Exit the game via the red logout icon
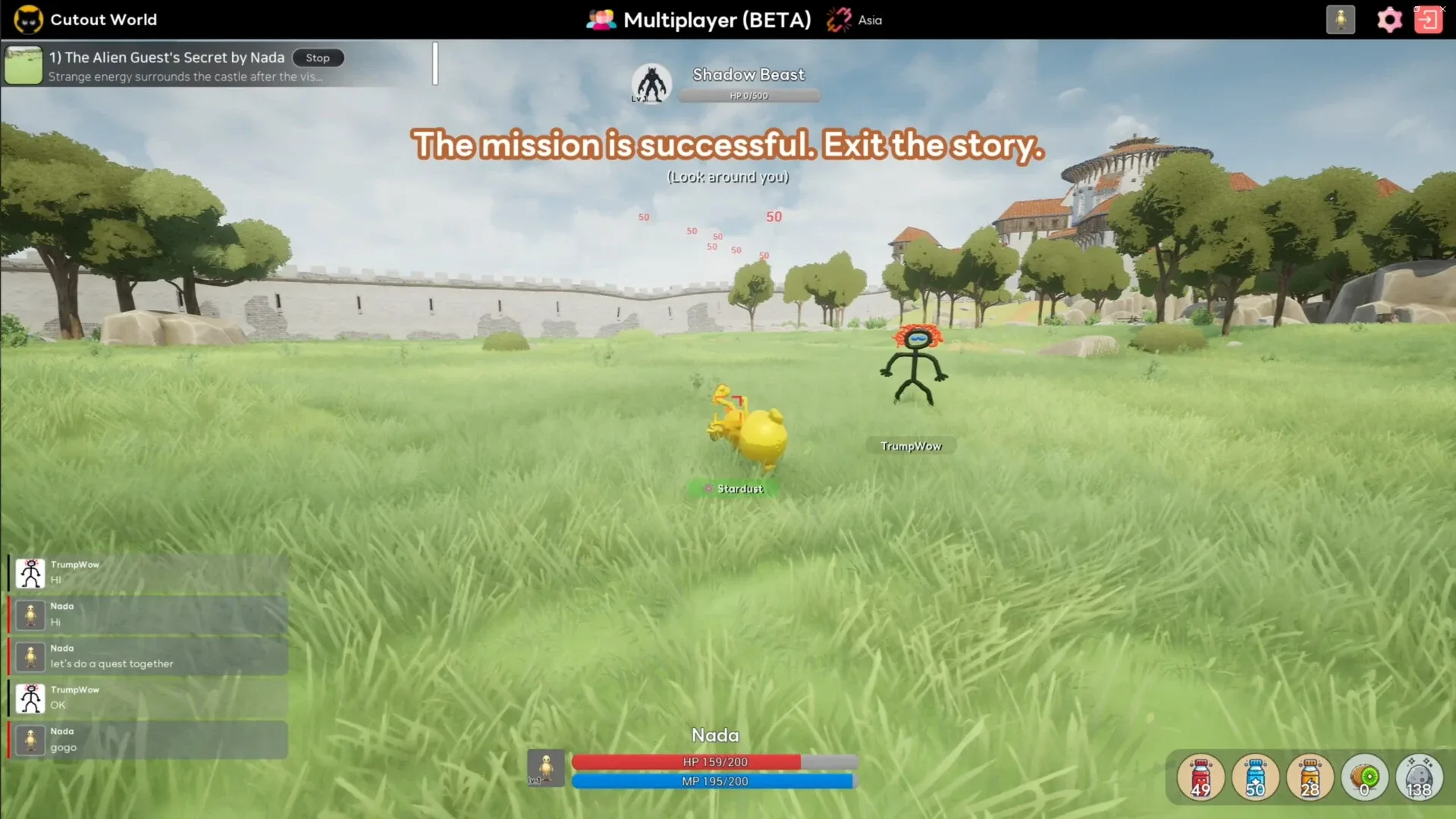The image size is (1456, 819). pos(1429,19)
